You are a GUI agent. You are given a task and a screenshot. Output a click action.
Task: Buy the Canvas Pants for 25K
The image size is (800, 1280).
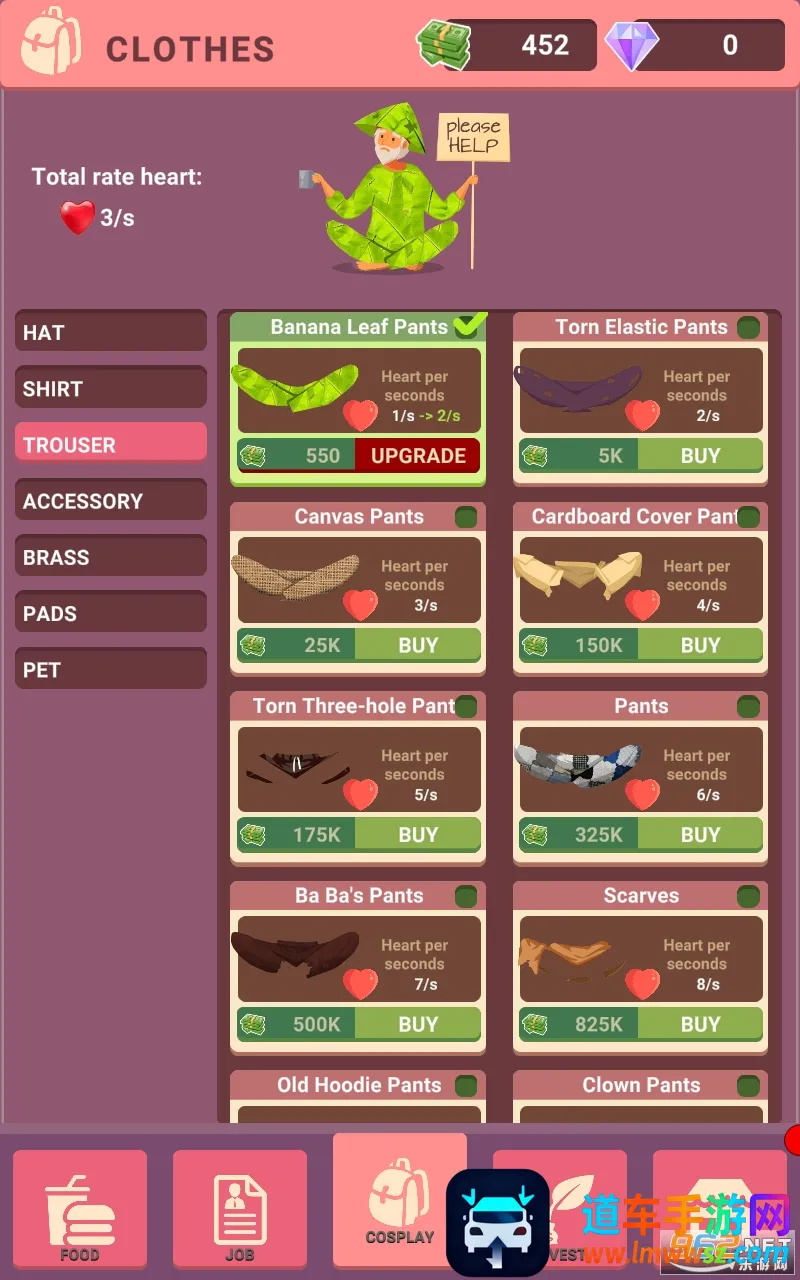(418, 645)
